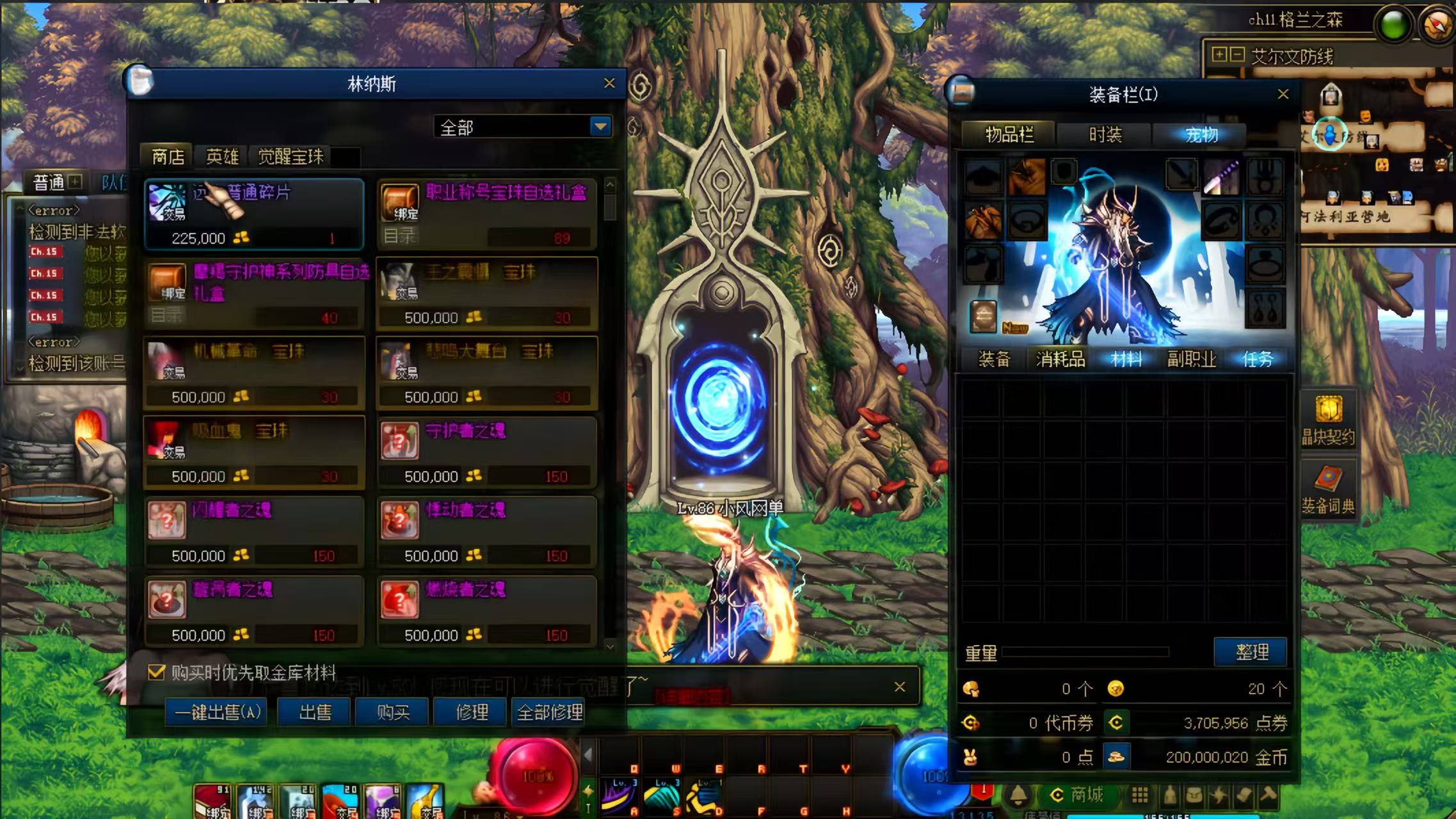Open the 商城 store button

point(1079,795)
